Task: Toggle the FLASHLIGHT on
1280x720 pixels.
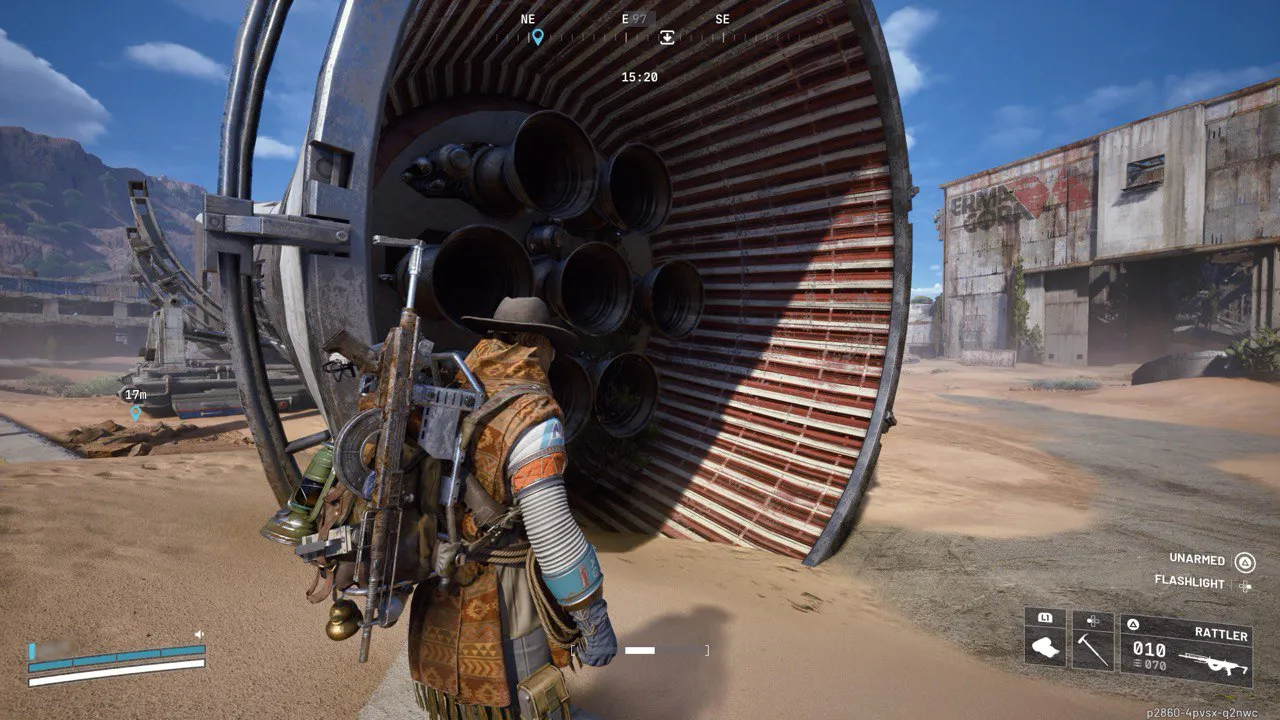Action: pos(1188,581)
